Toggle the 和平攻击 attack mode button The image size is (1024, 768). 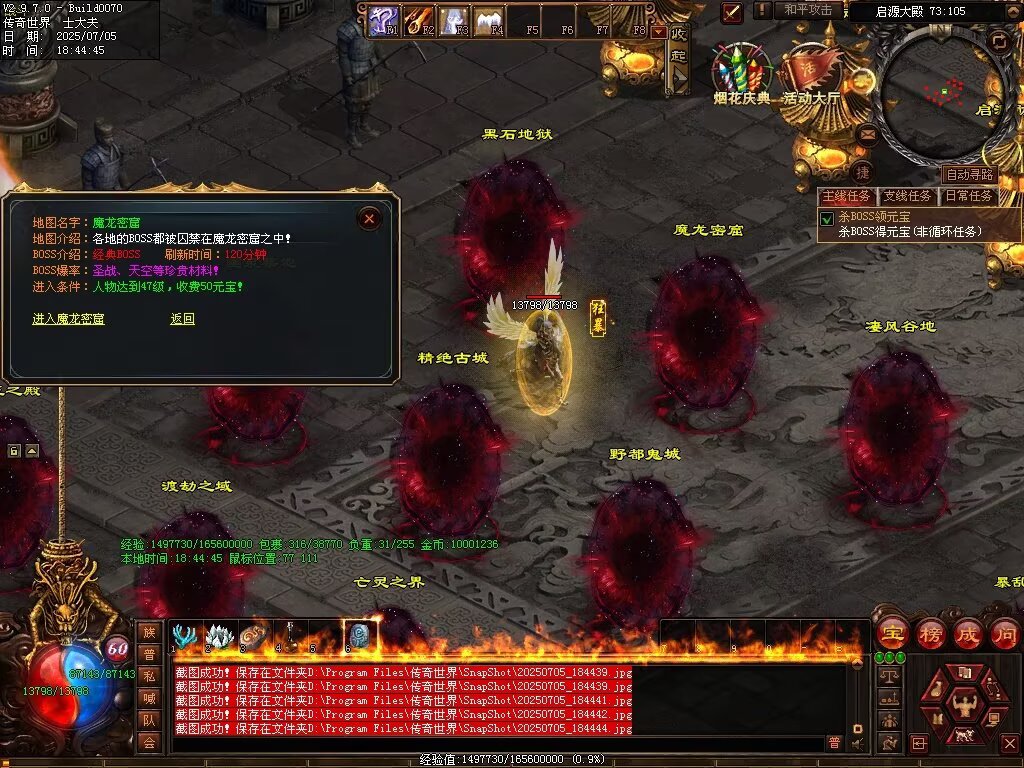pos(808,10)
